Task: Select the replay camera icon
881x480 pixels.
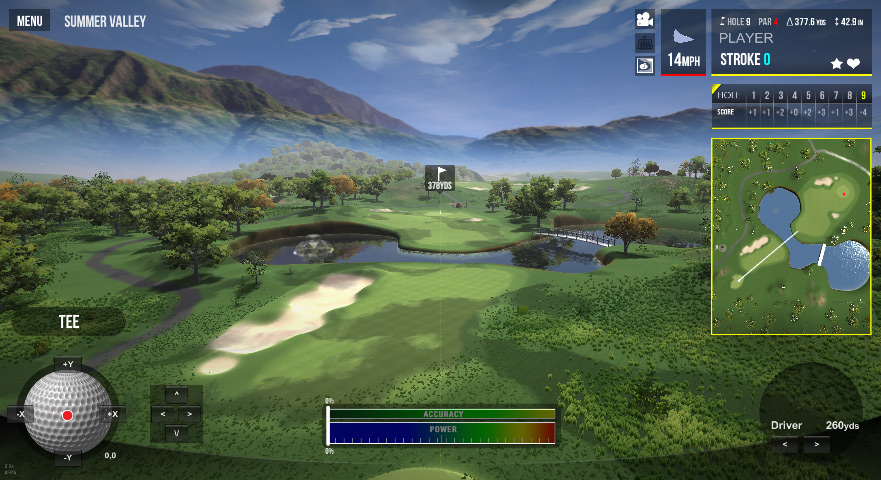Action: [645, 65]
